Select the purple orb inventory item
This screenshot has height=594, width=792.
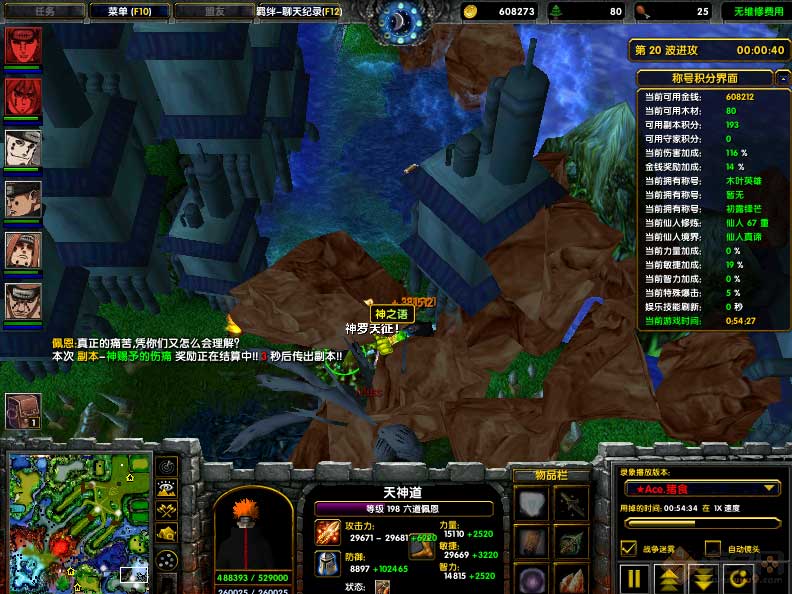click(x=531, y=579)
